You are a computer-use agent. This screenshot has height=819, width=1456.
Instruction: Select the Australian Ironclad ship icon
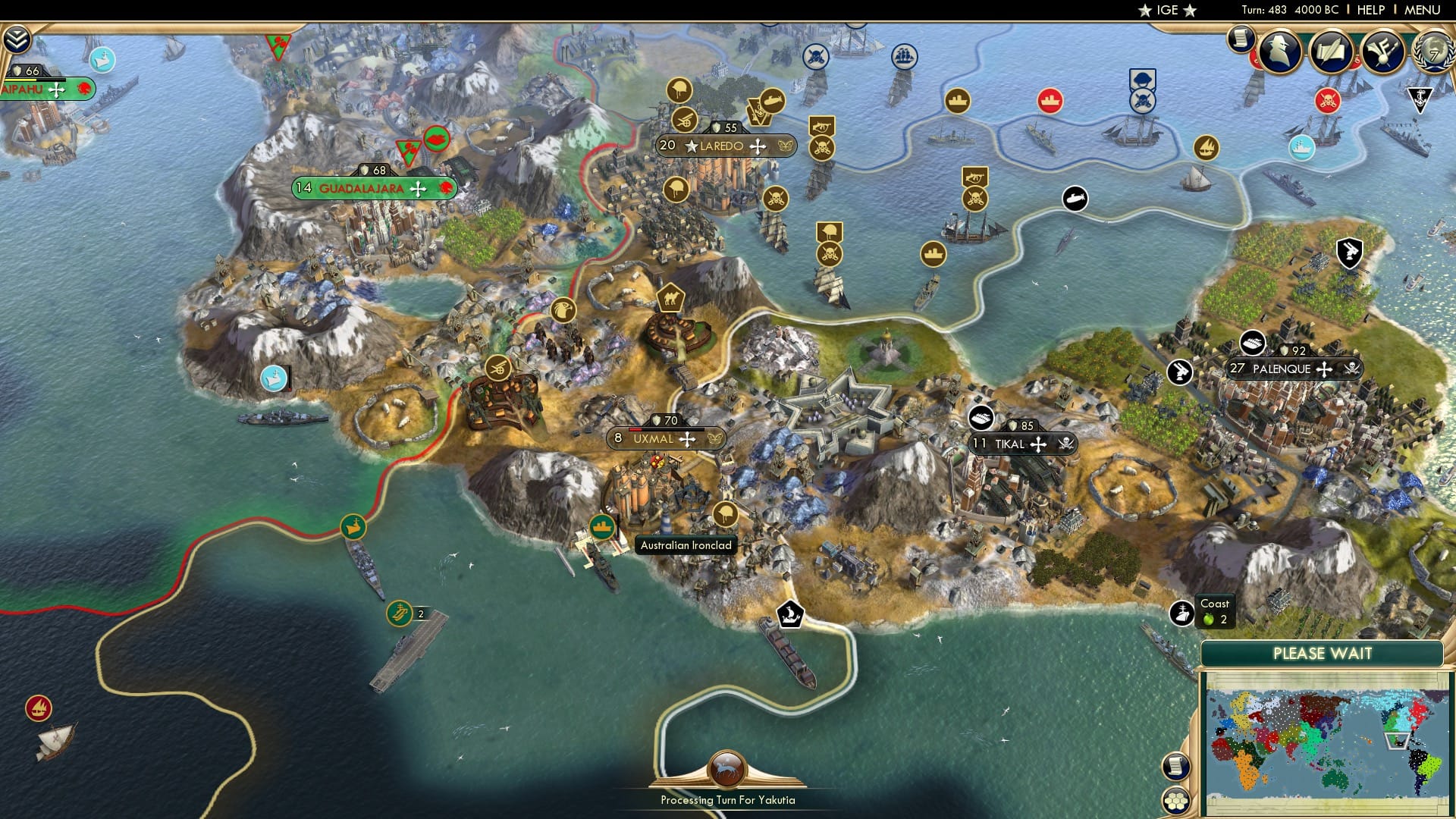click(x=603, y=529)
